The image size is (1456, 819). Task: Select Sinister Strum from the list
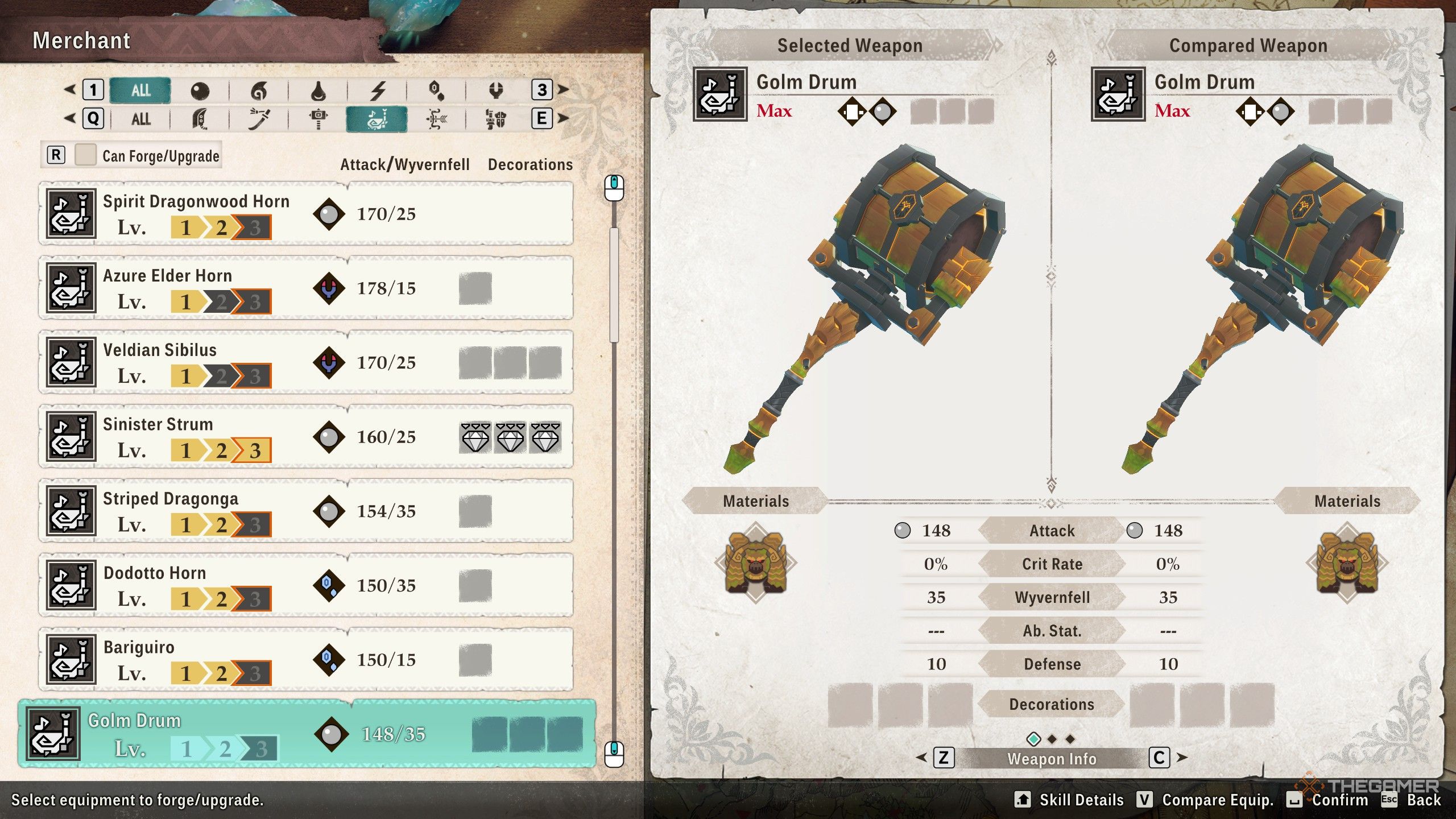click(x=306, y=437)
